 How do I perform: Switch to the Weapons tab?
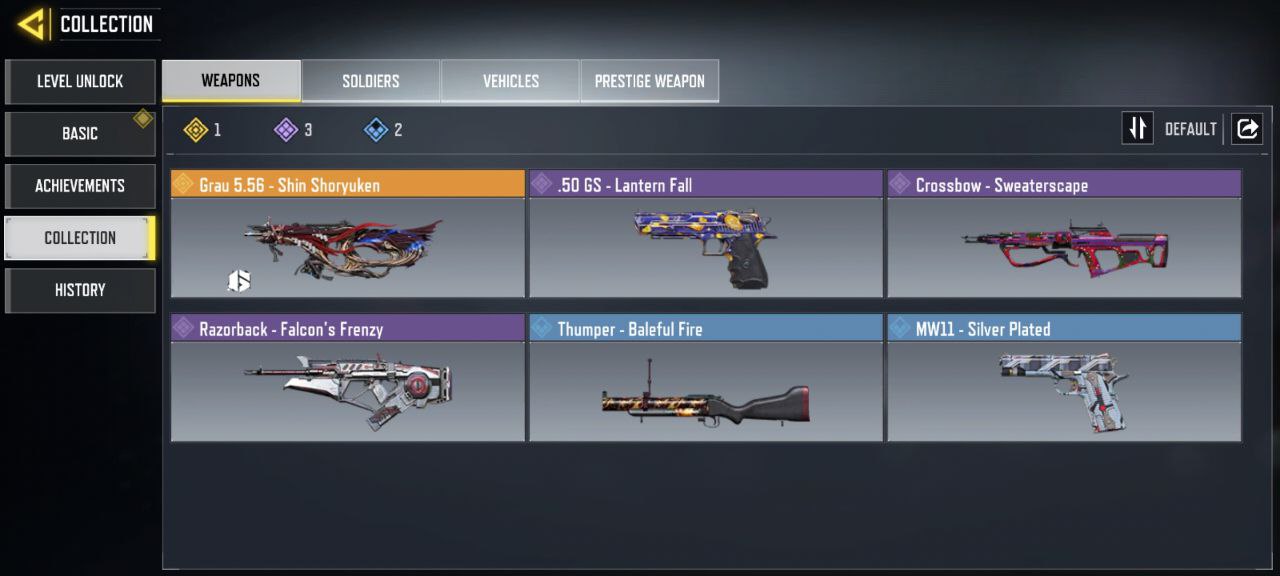231,81
